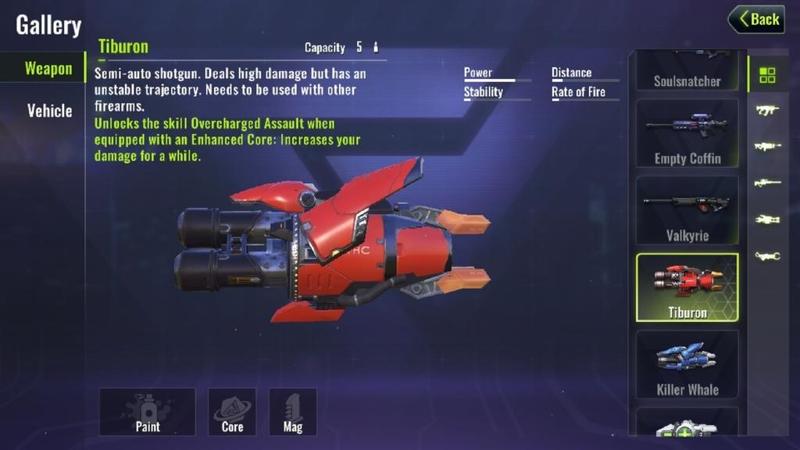
Task: Go back using the Back button
Action: [756, 19]
